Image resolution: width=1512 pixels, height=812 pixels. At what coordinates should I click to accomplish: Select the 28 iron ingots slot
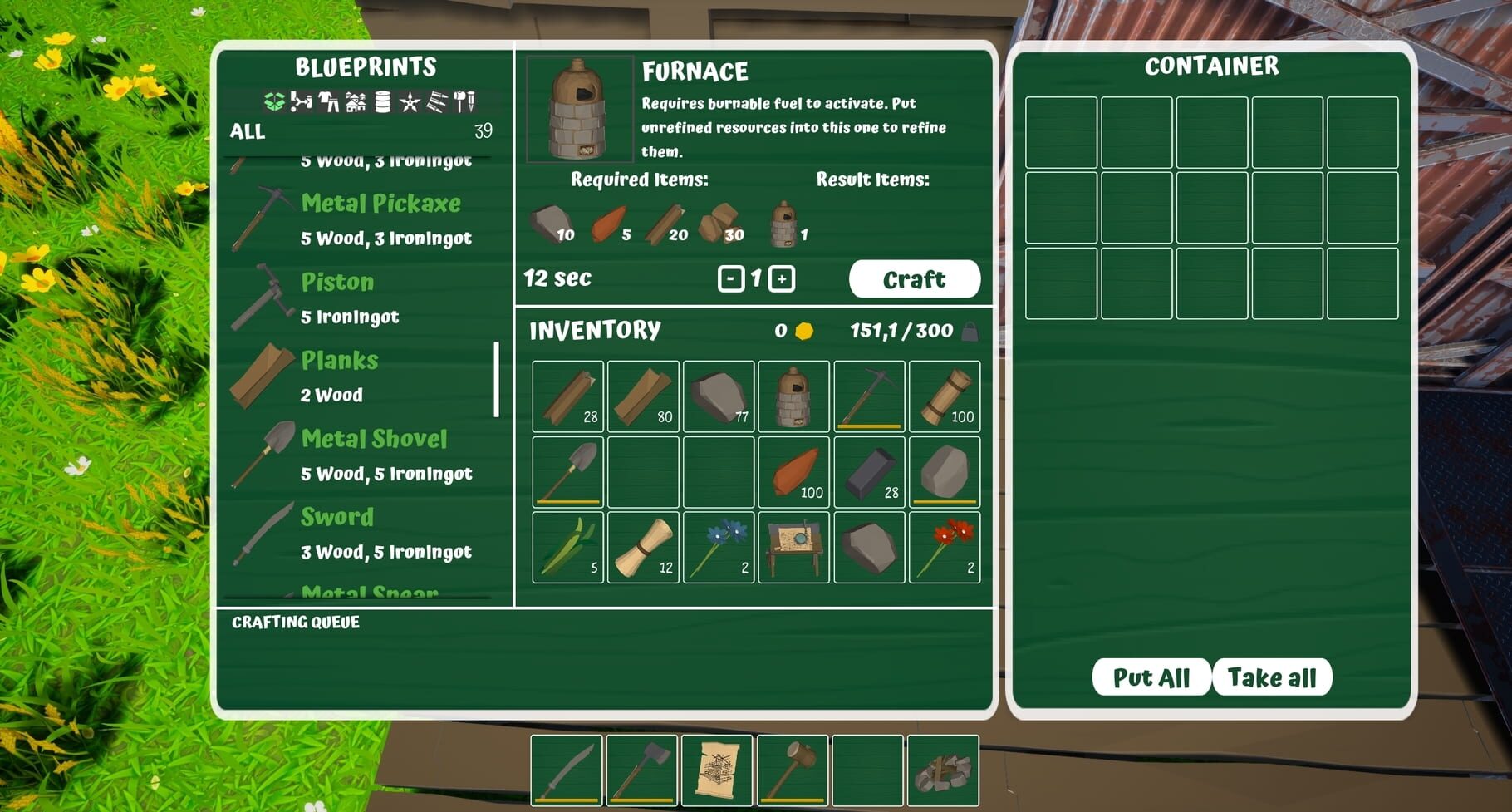(x=869, y=472)
